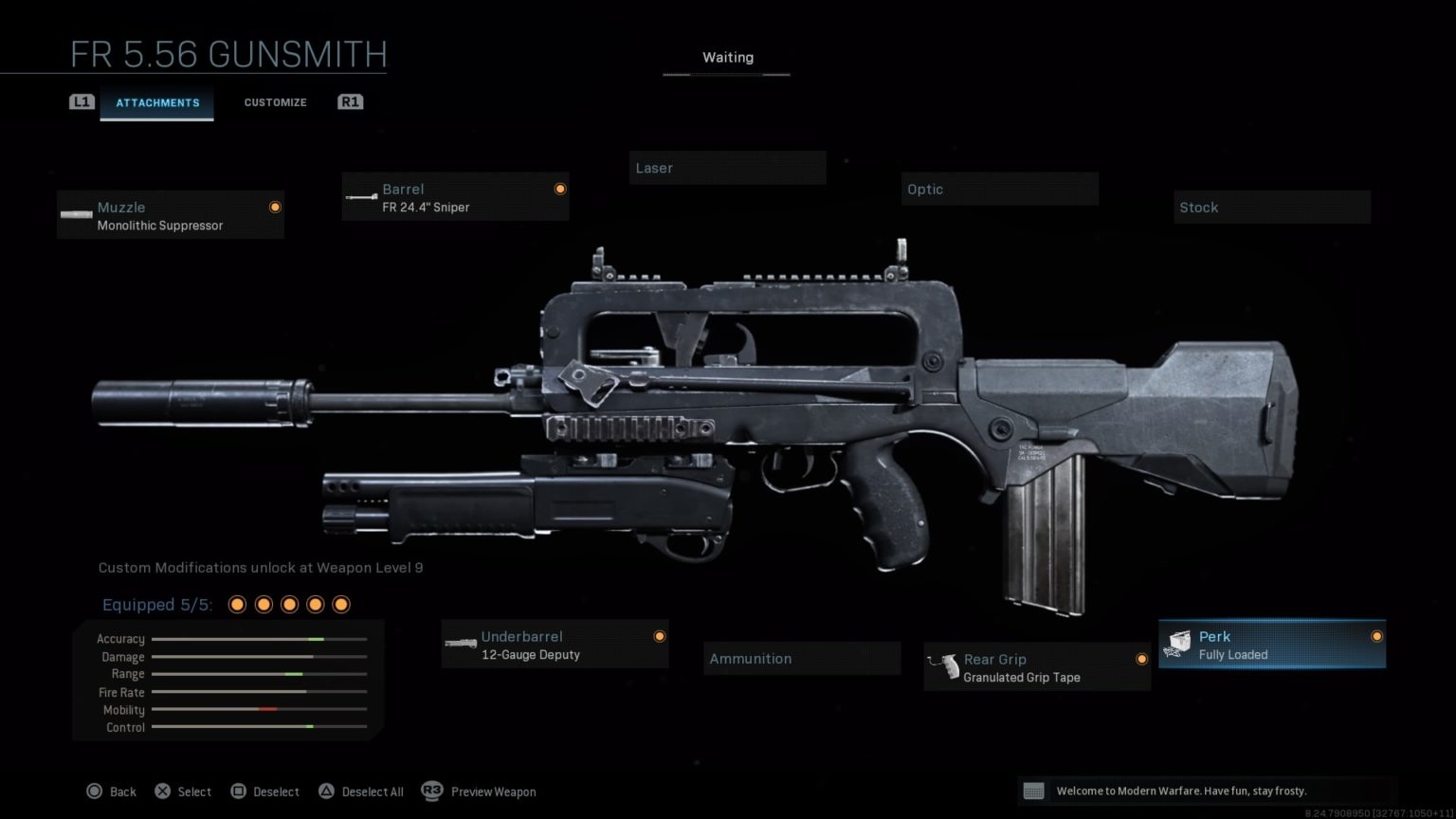Select the 12-Gauge Deputy underbarrel icon

point(462,644)
